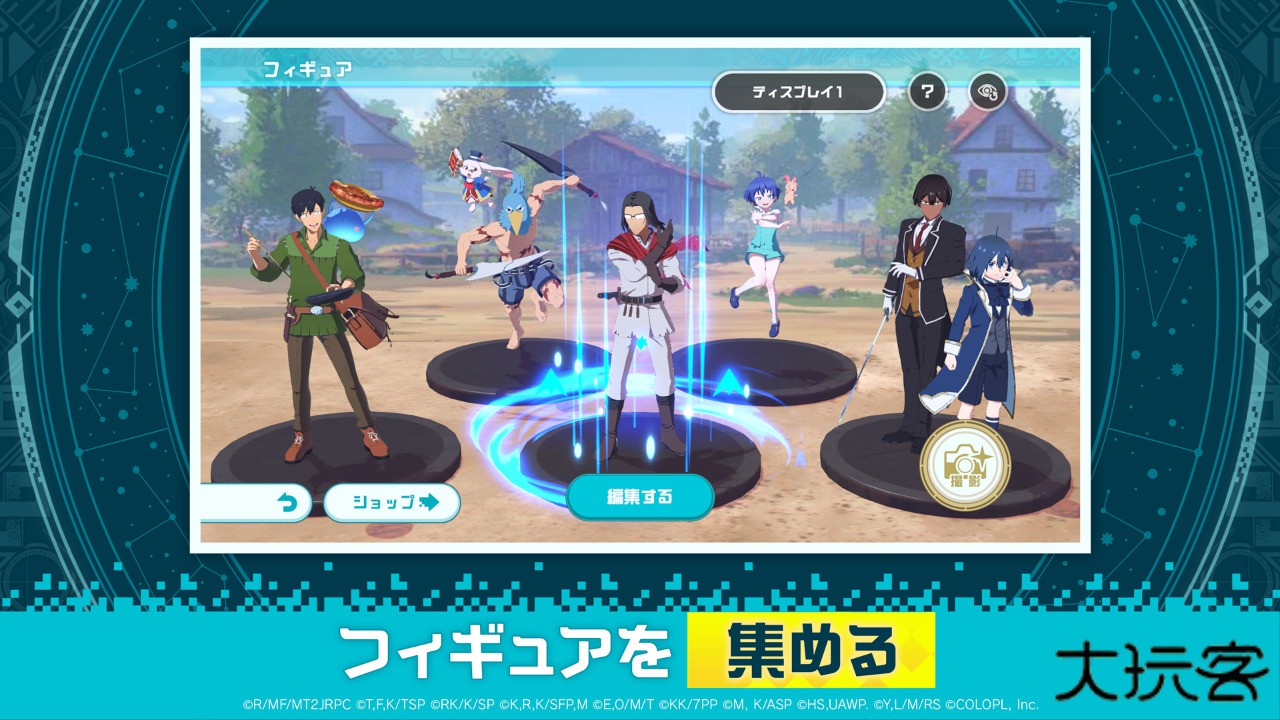Open the ディスプレイ1 display selector
Image resolution: width=1280 pixels, height=720 pixels.
(798, 92)
